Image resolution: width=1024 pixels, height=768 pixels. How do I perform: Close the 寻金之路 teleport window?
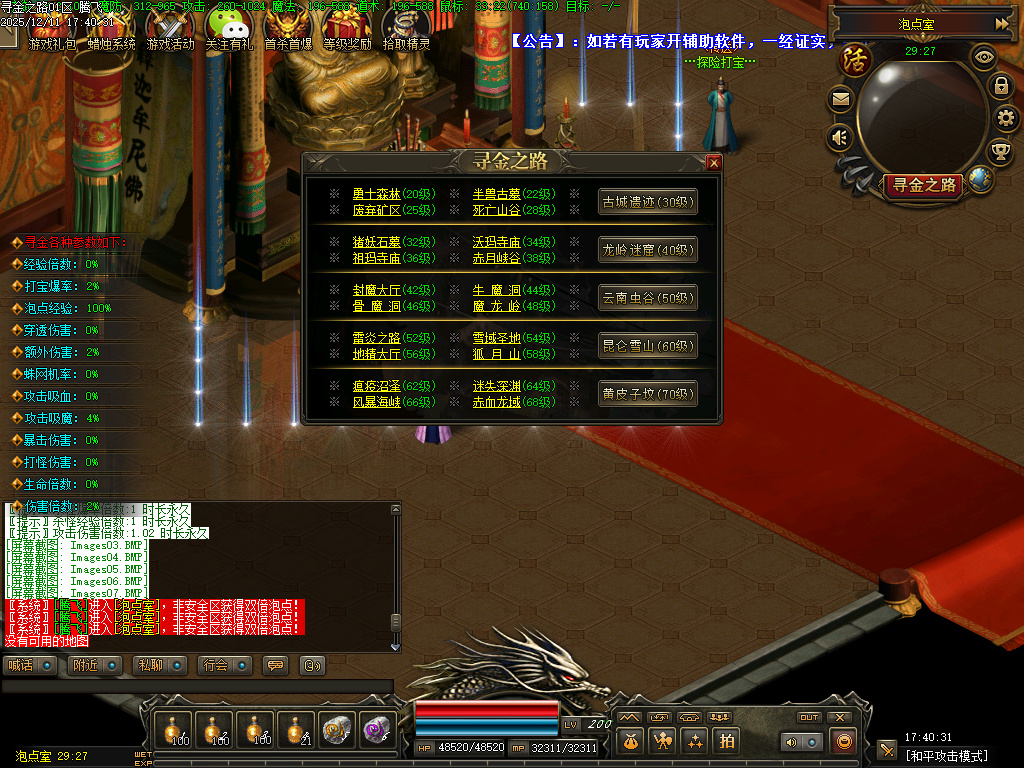[x=713, y=162]
